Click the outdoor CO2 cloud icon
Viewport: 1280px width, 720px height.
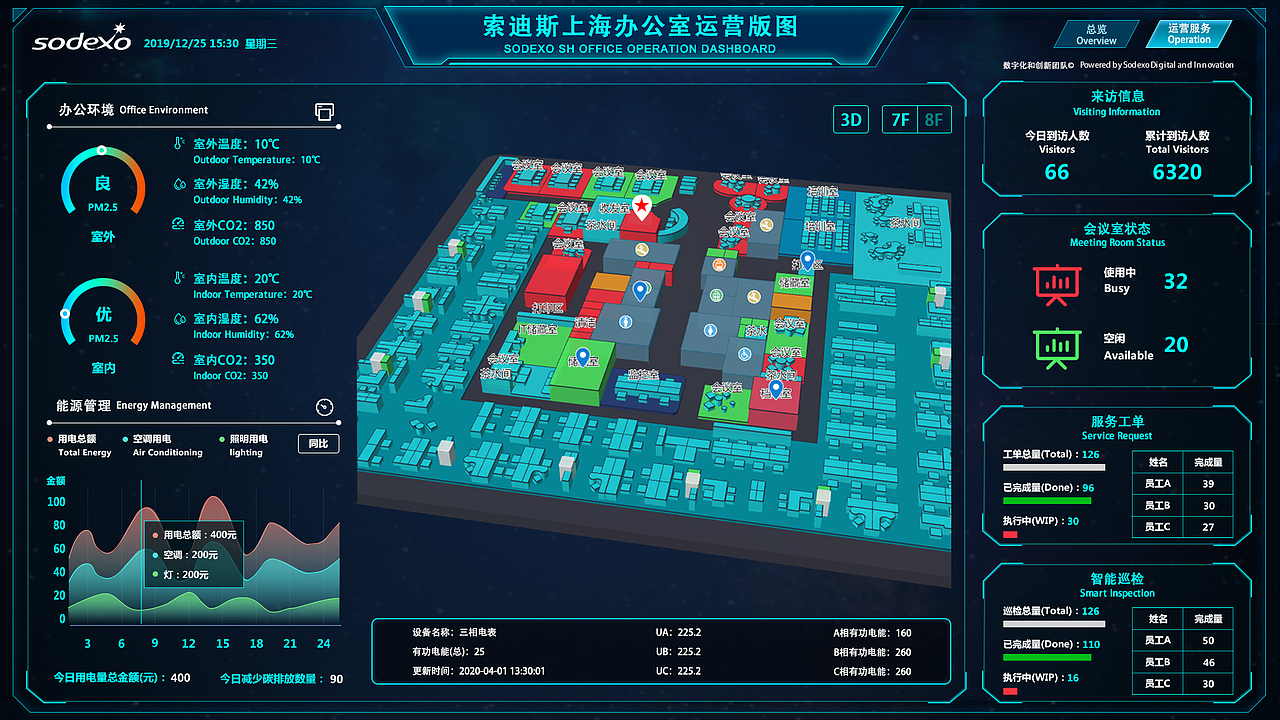click(x=176, y=225)
